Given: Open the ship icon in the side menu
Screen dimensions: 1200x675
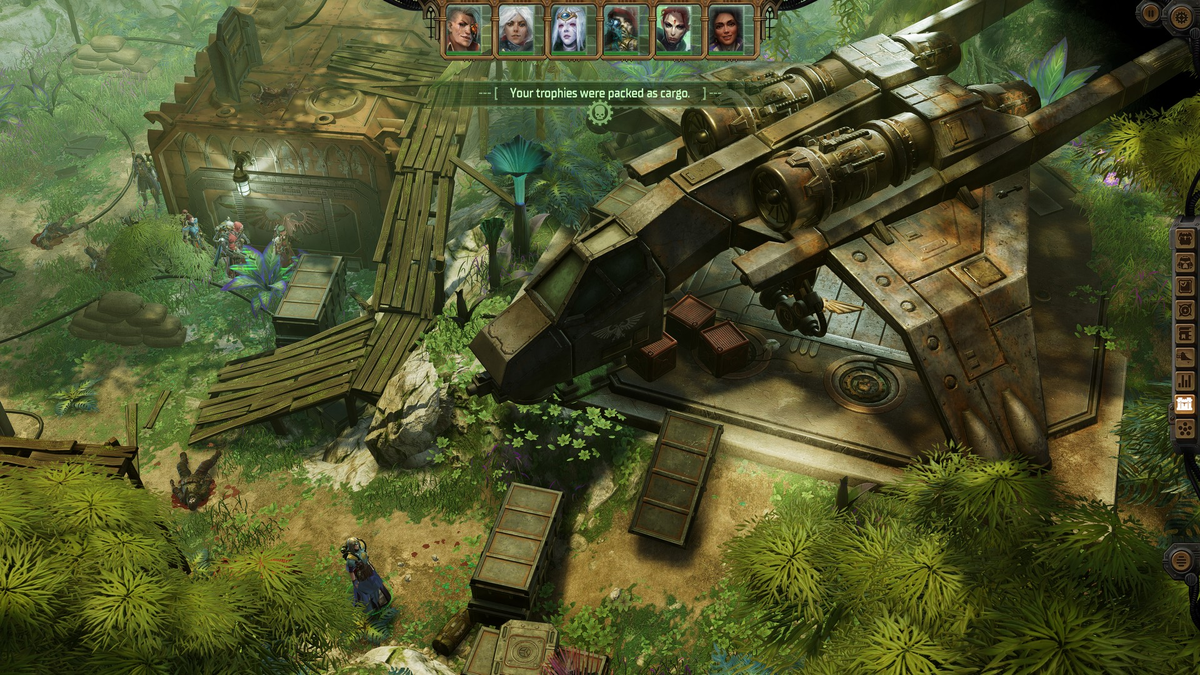Looking at the screenshot, I should pyautogui.click(x=1185, y=357).
